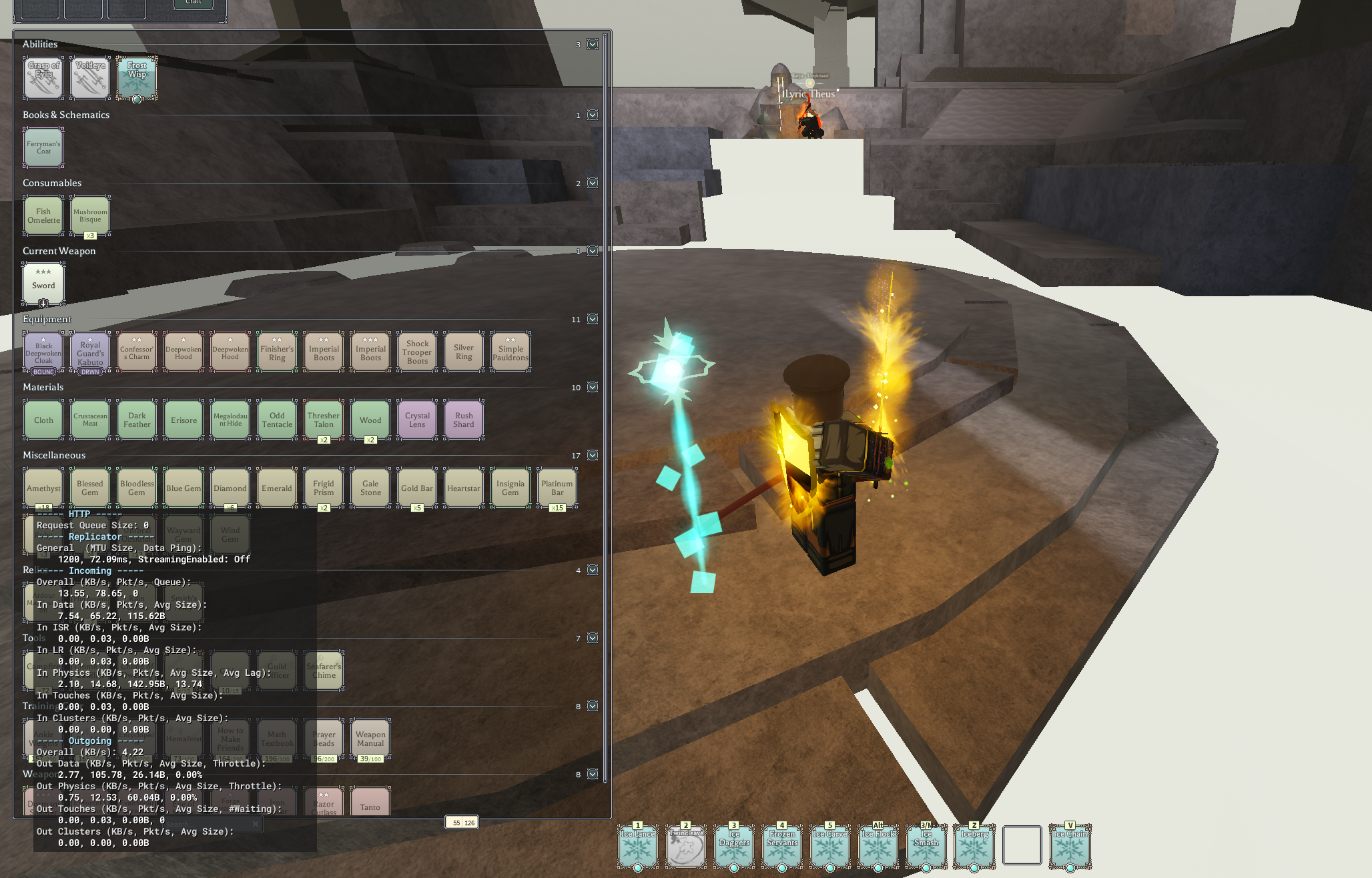The width and height of the screenshot is (1372, 878).
Task: Collapse the Equipment section arrow
Action: coord(593,320)
